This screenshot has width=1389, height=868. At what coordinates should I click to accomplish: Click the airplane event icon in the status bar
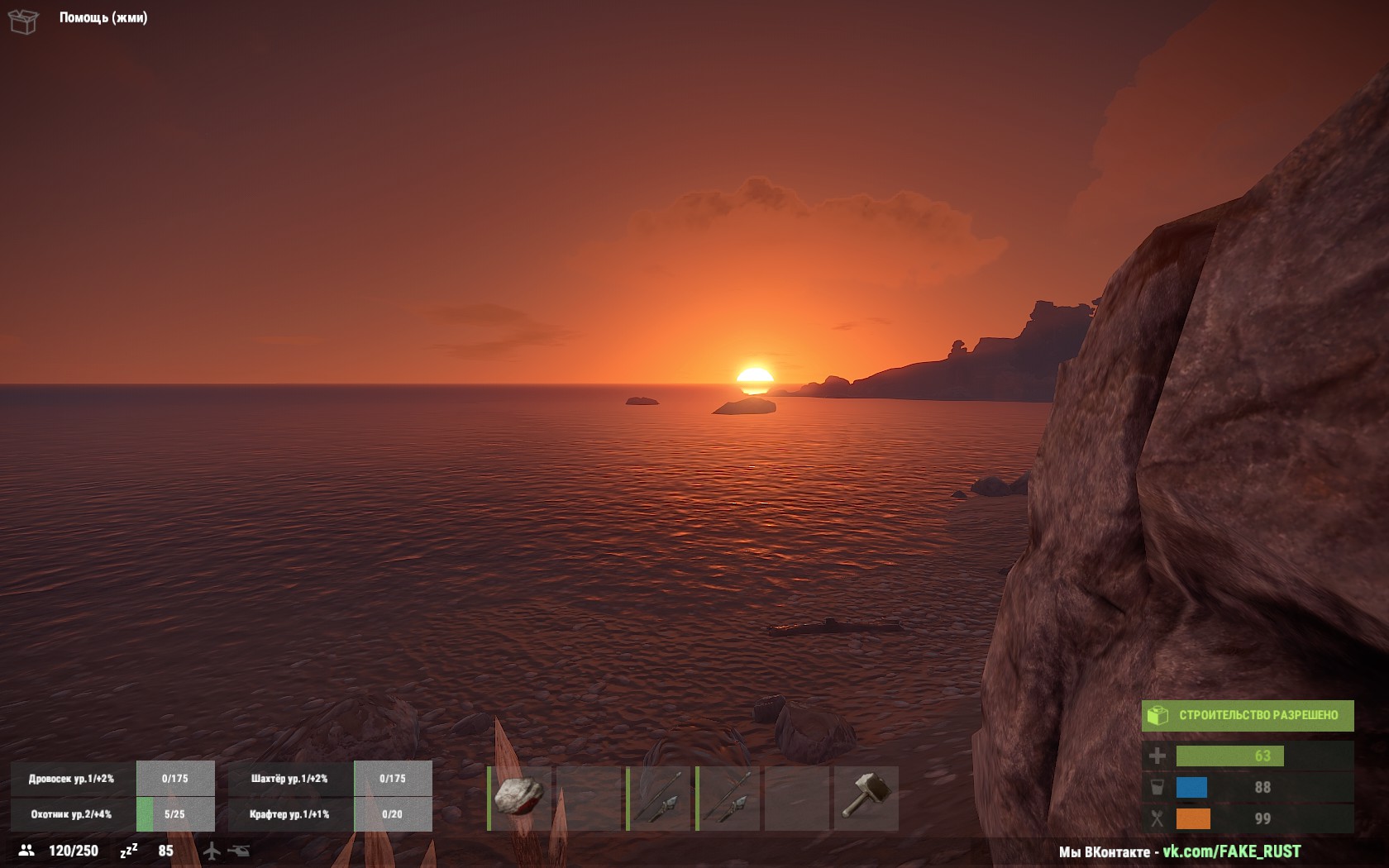212,850
